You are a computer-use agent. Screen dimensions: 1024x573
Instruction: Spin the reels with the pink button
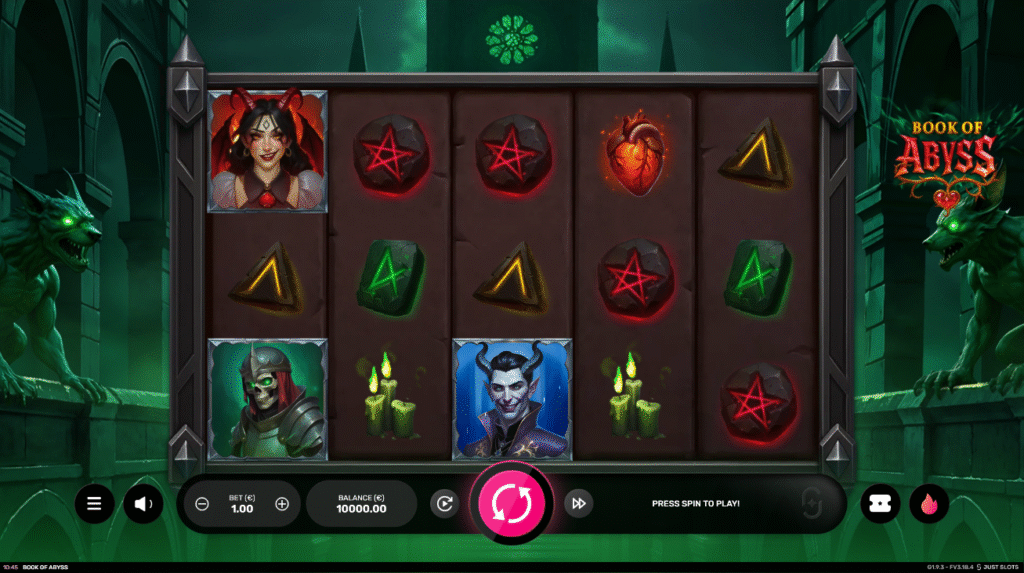pyautogui.click(x=511, y=502)
